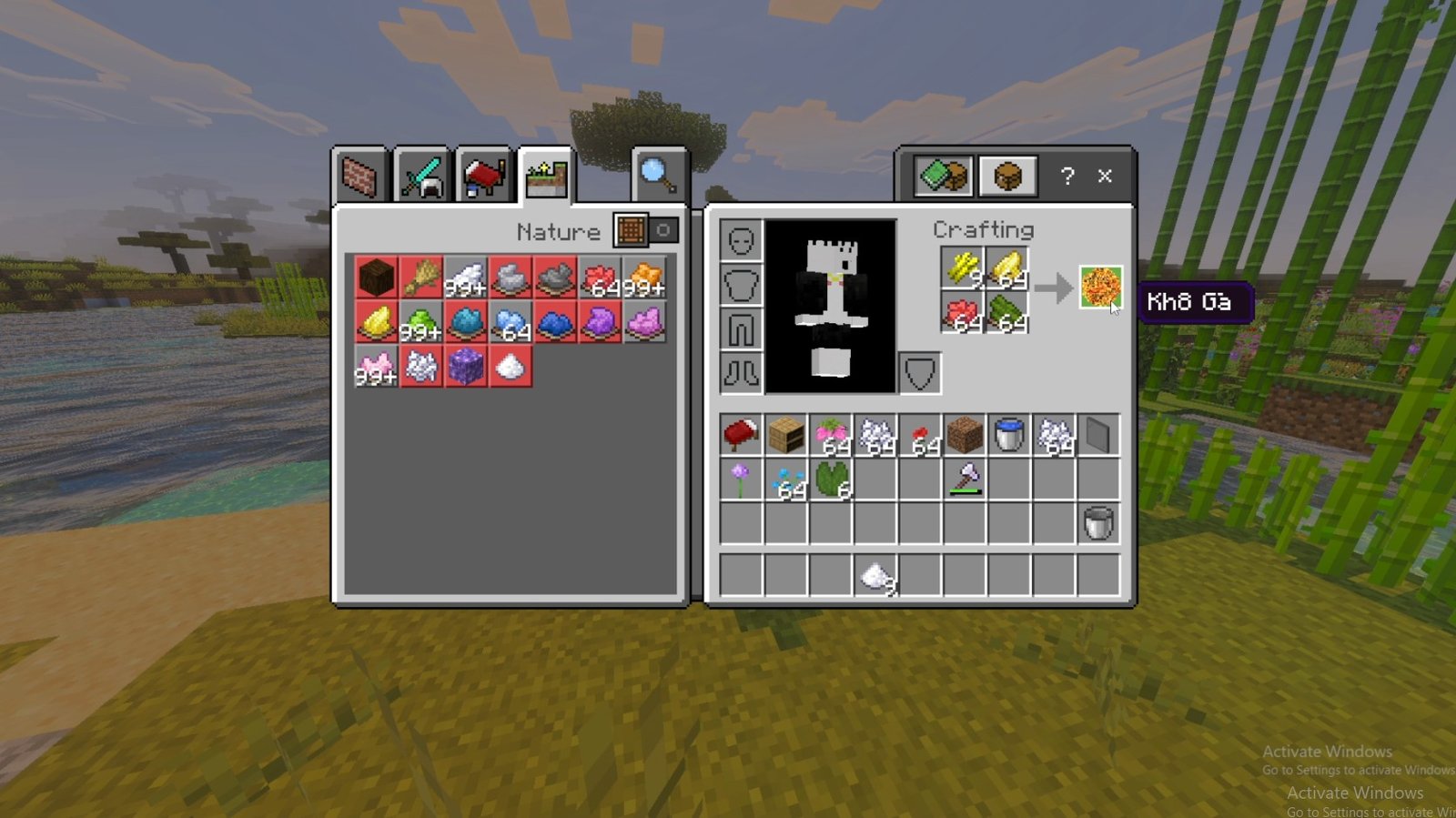Open the Construction tab with brick icon
1456x818 pixels.
pos(359,176)
